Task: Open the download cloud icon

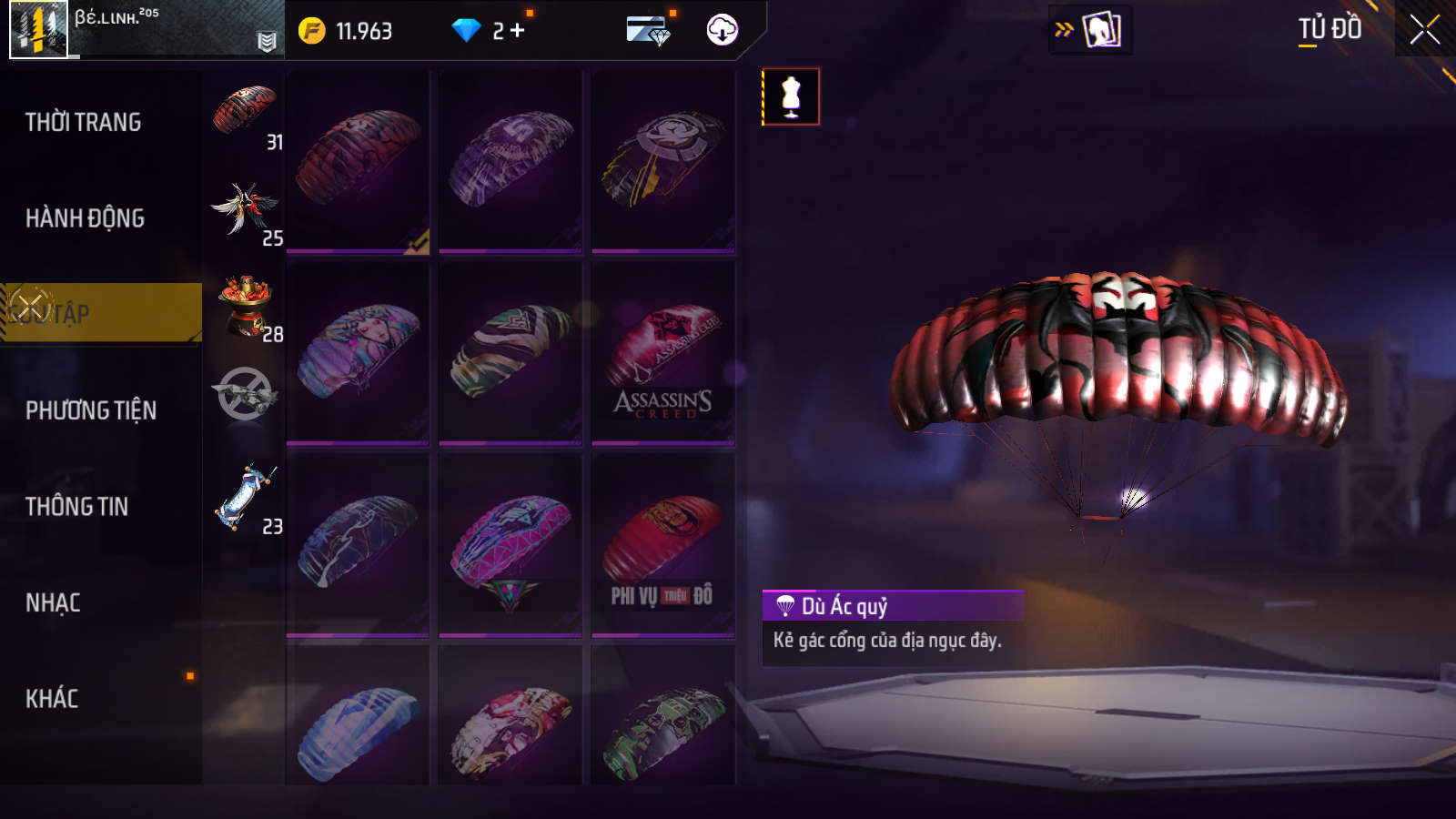Action: [723, 30]
